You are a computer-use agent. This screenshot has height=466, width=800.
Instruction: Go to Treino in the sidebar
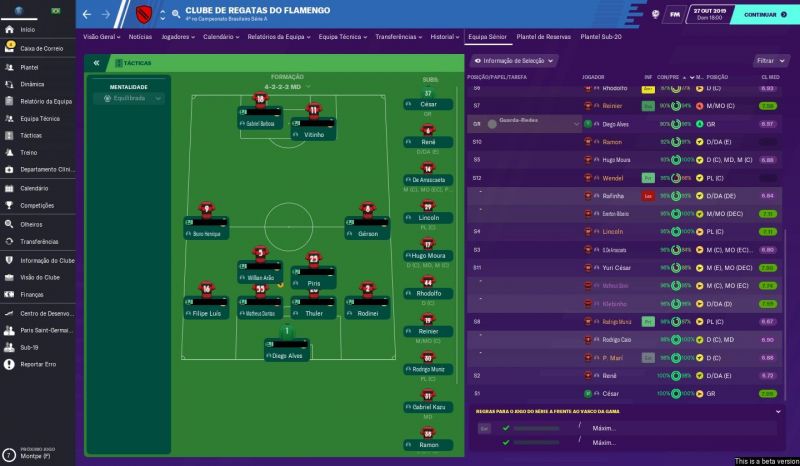(29, 152)
